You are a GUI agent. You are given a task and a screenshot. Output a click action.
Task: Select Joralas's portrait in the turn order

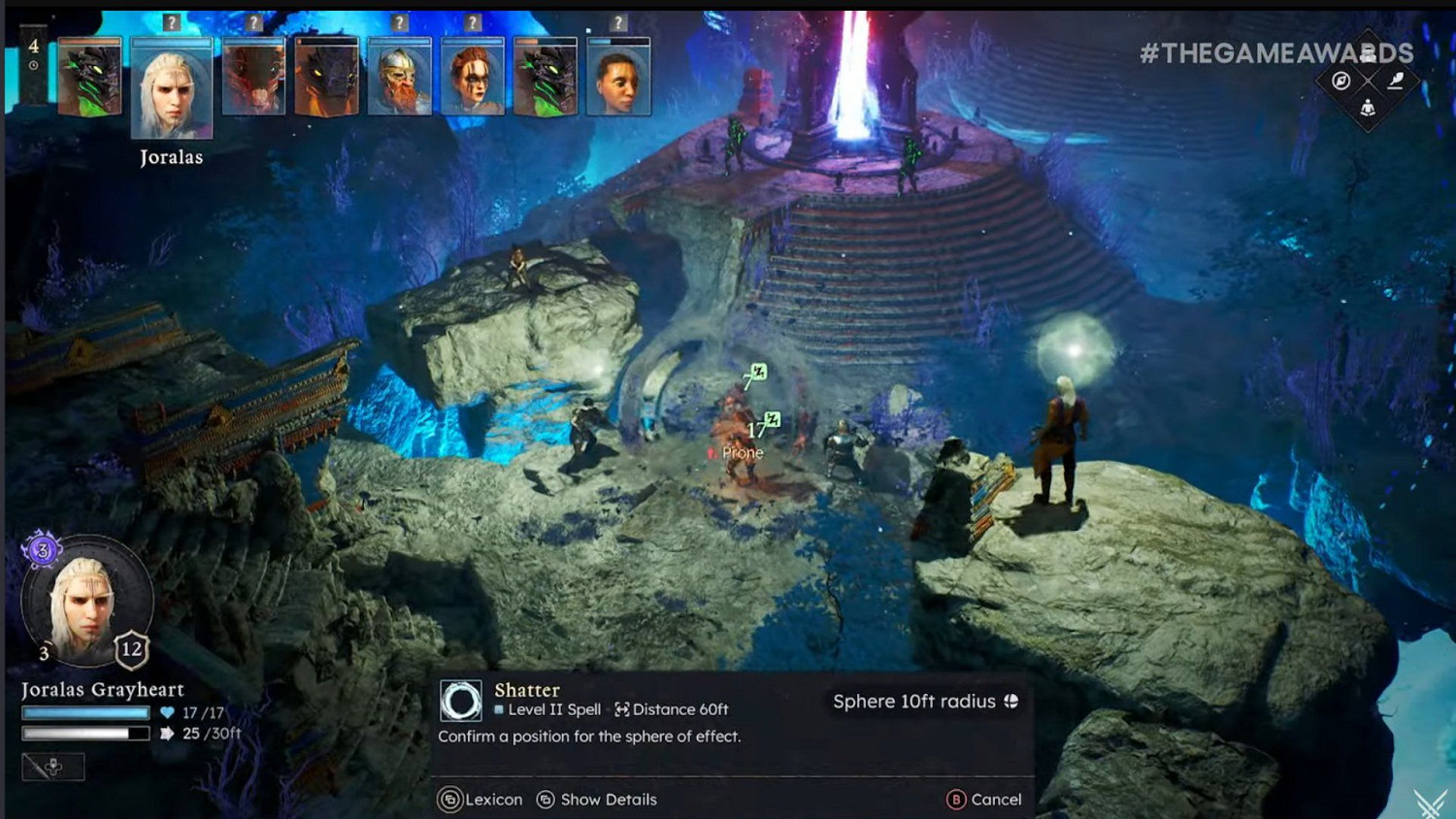171,89
